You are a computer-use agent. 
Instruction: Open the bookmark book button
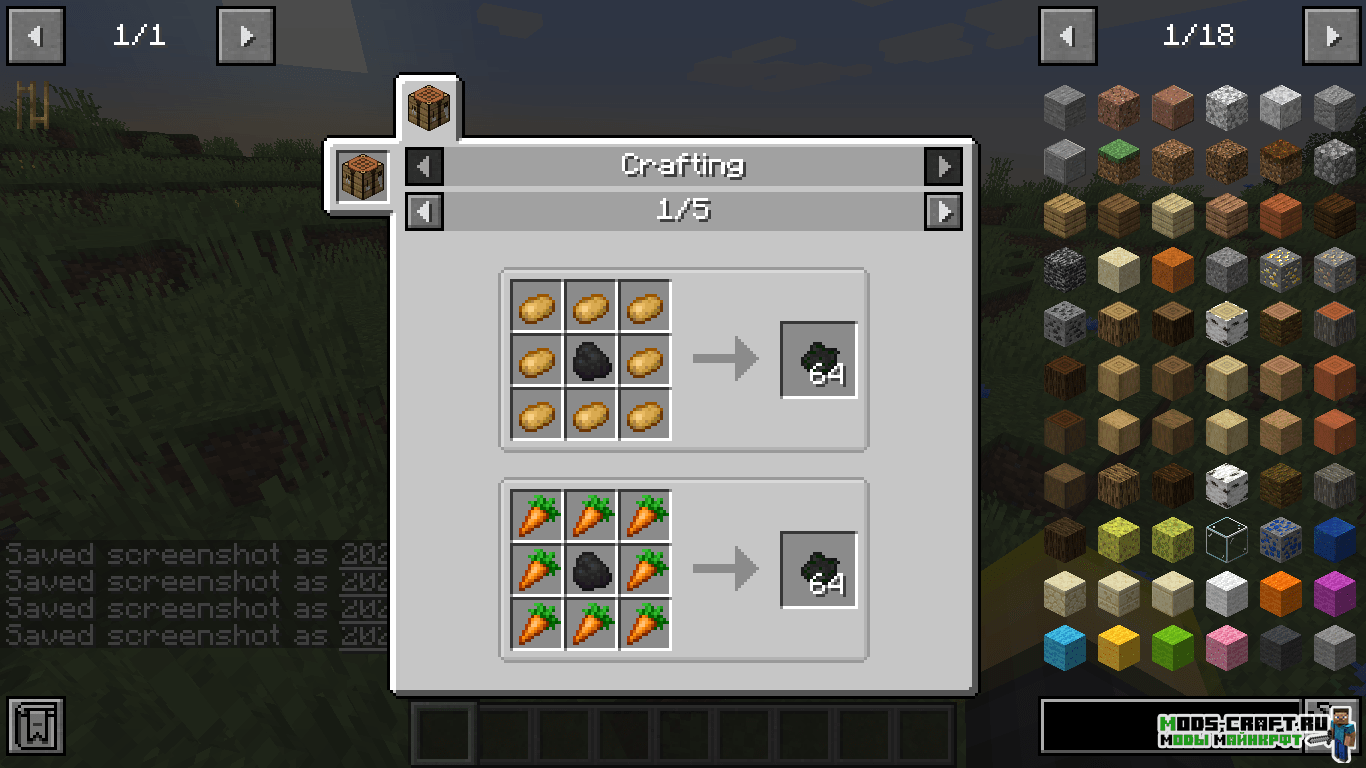36,726
